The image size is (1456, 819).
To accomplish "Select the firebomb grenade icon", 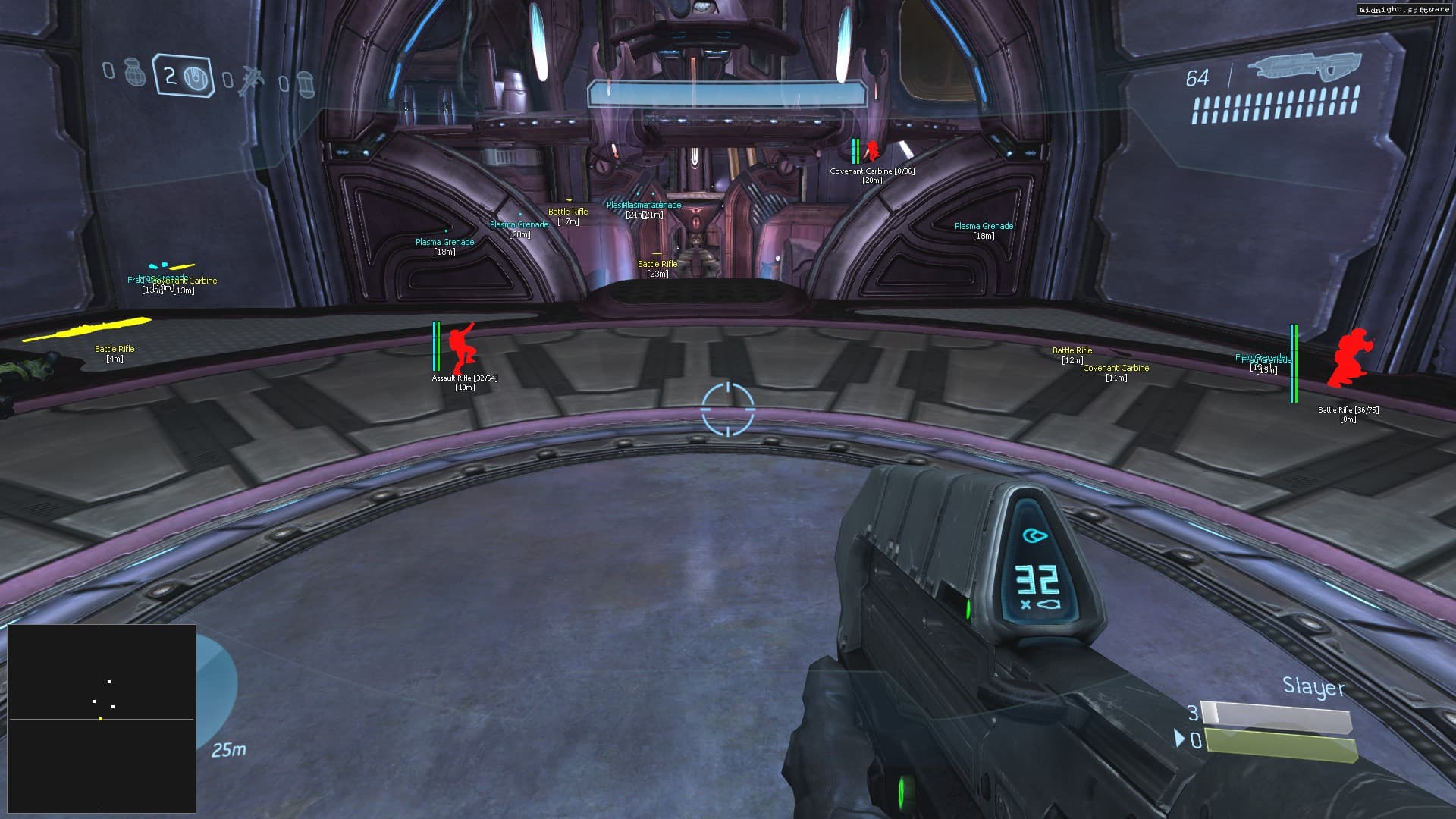I will coord(306,84).
